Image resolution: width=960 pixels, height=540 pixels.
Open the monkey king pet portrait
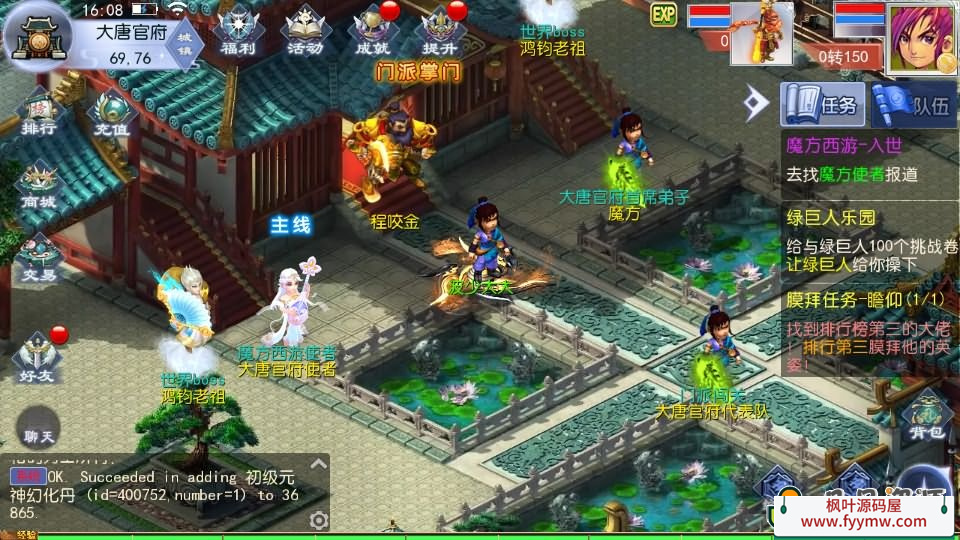point(761,33)
